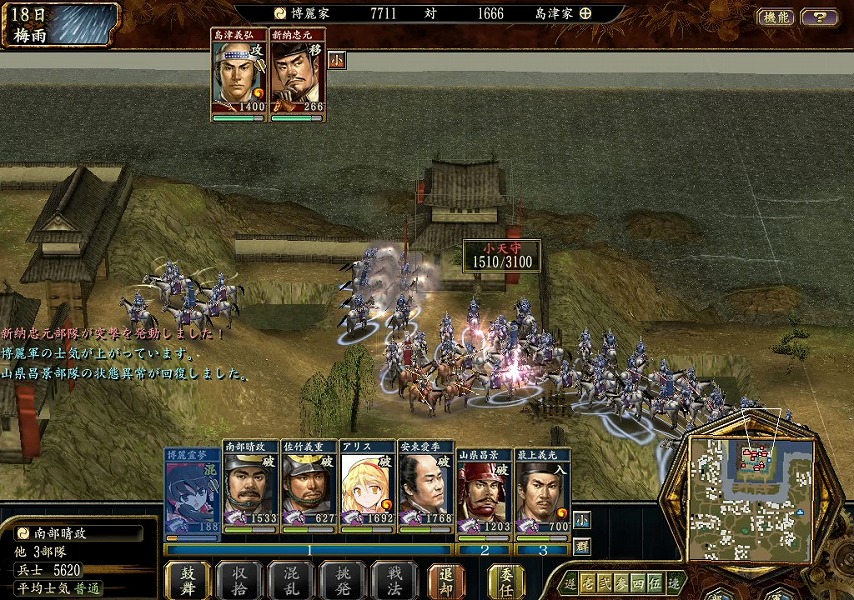Image resolution: width=854 pixels, height=600 pixels.
Task: Click the question mark help button
Action: click(820, 17)
